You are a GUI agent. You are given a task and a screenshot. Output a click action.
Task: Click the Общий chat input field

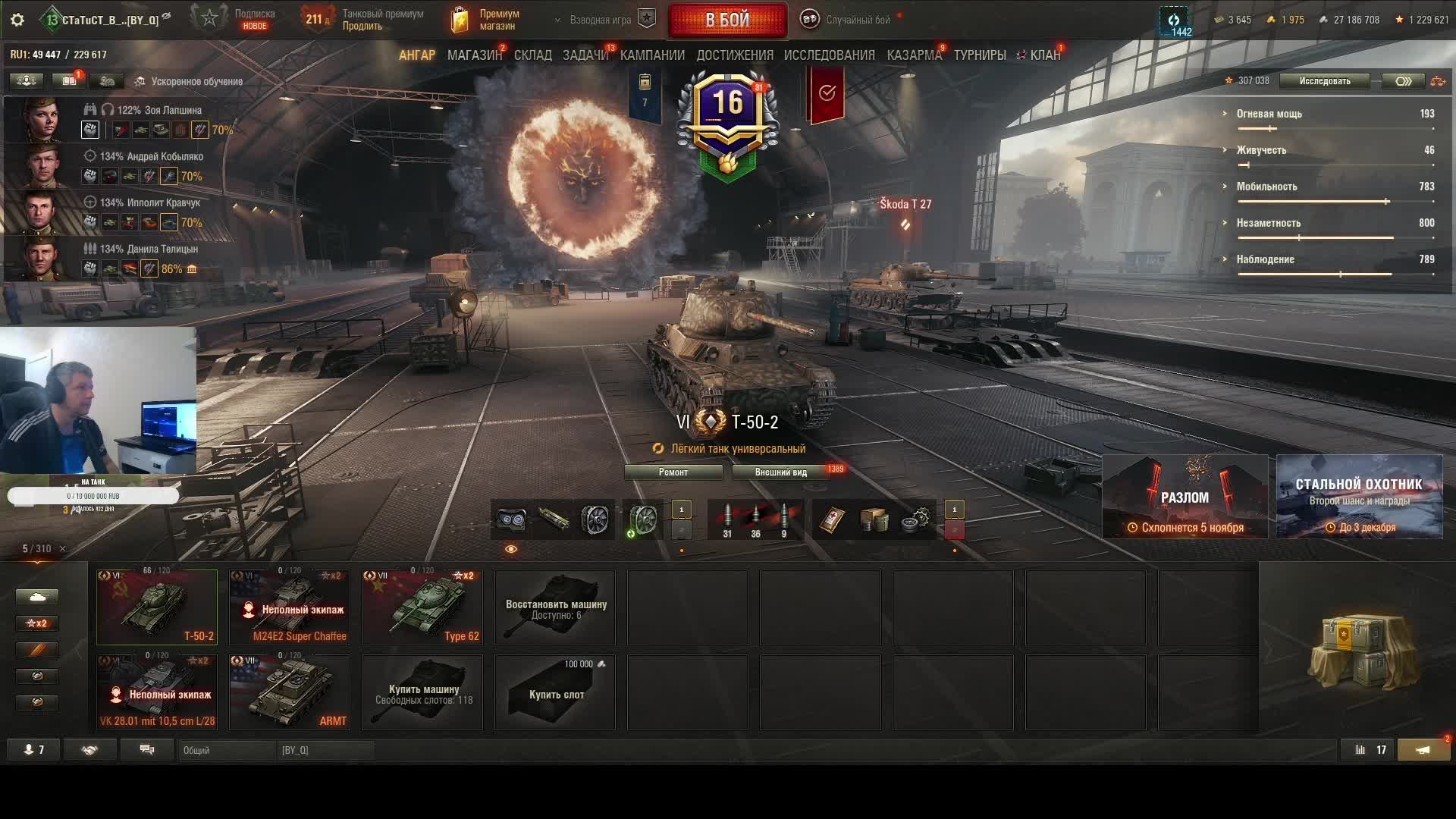tap(227, 750)
